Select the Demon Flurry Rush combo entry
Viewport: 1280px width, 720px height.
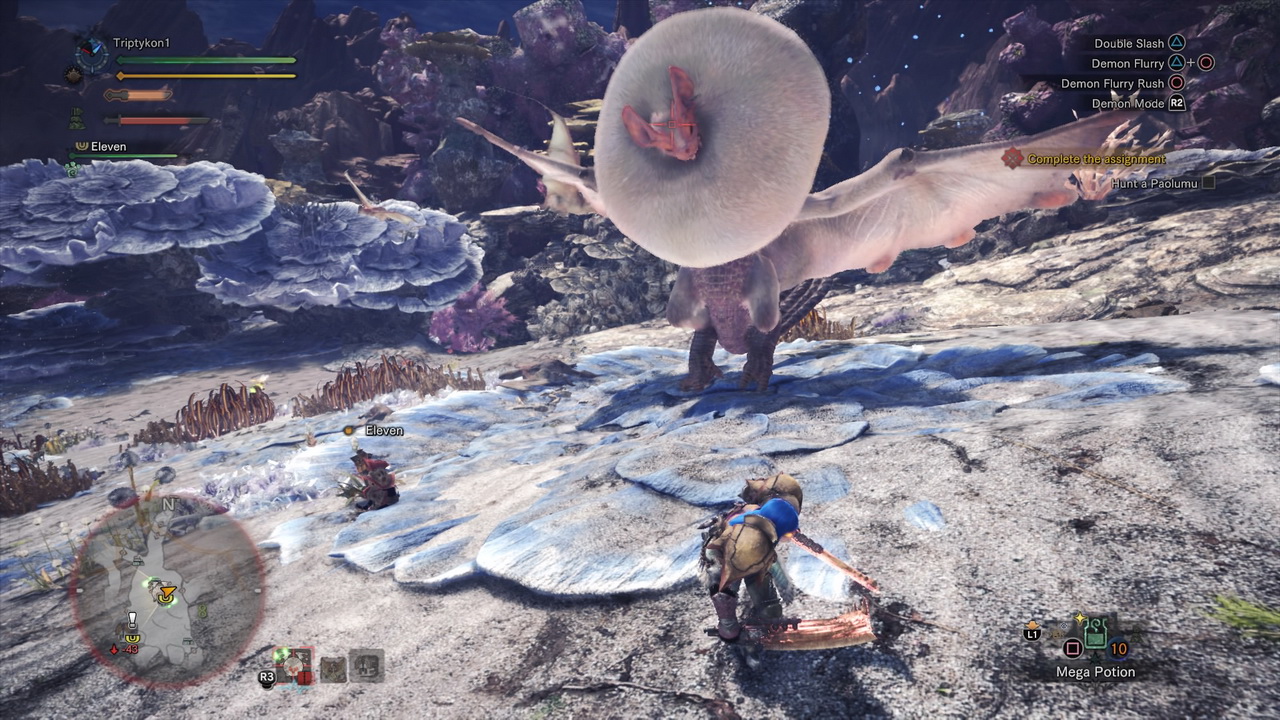click(1113, 83)
